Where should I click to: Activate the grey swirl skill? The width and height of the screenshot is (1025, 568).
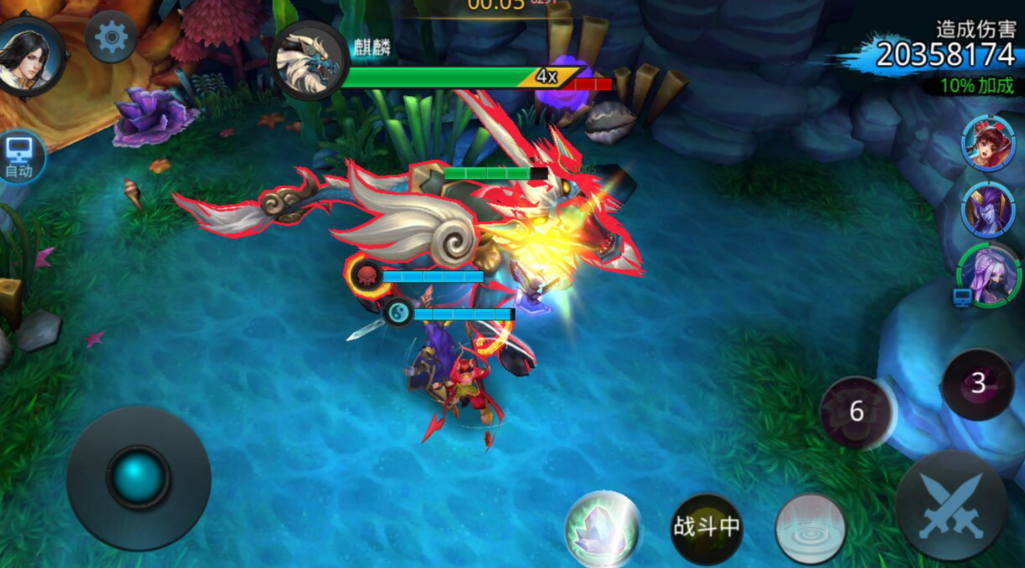(810, 527)
